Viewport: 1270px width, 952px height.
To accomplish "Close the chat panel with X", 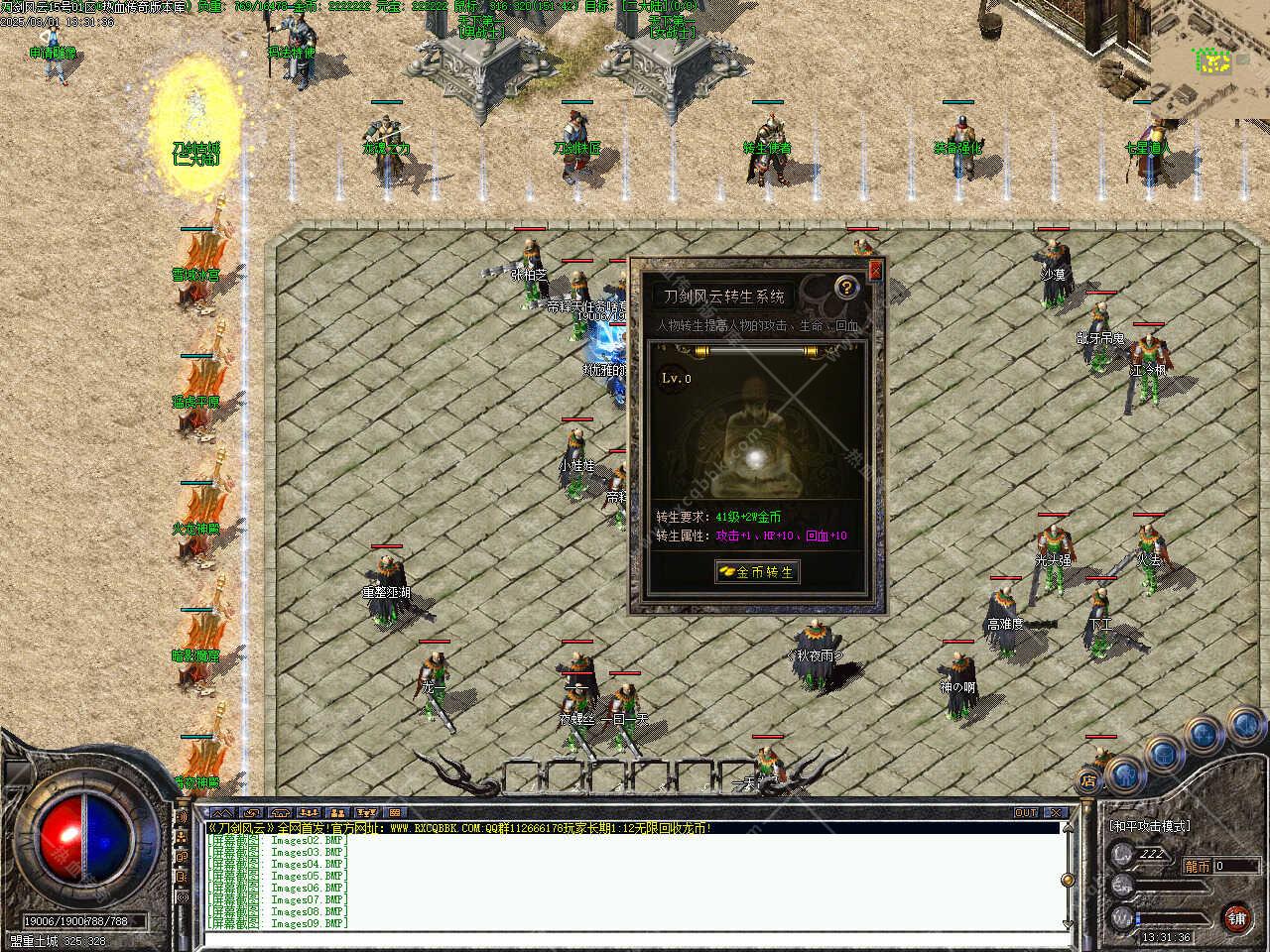I will coord(1056,812).
